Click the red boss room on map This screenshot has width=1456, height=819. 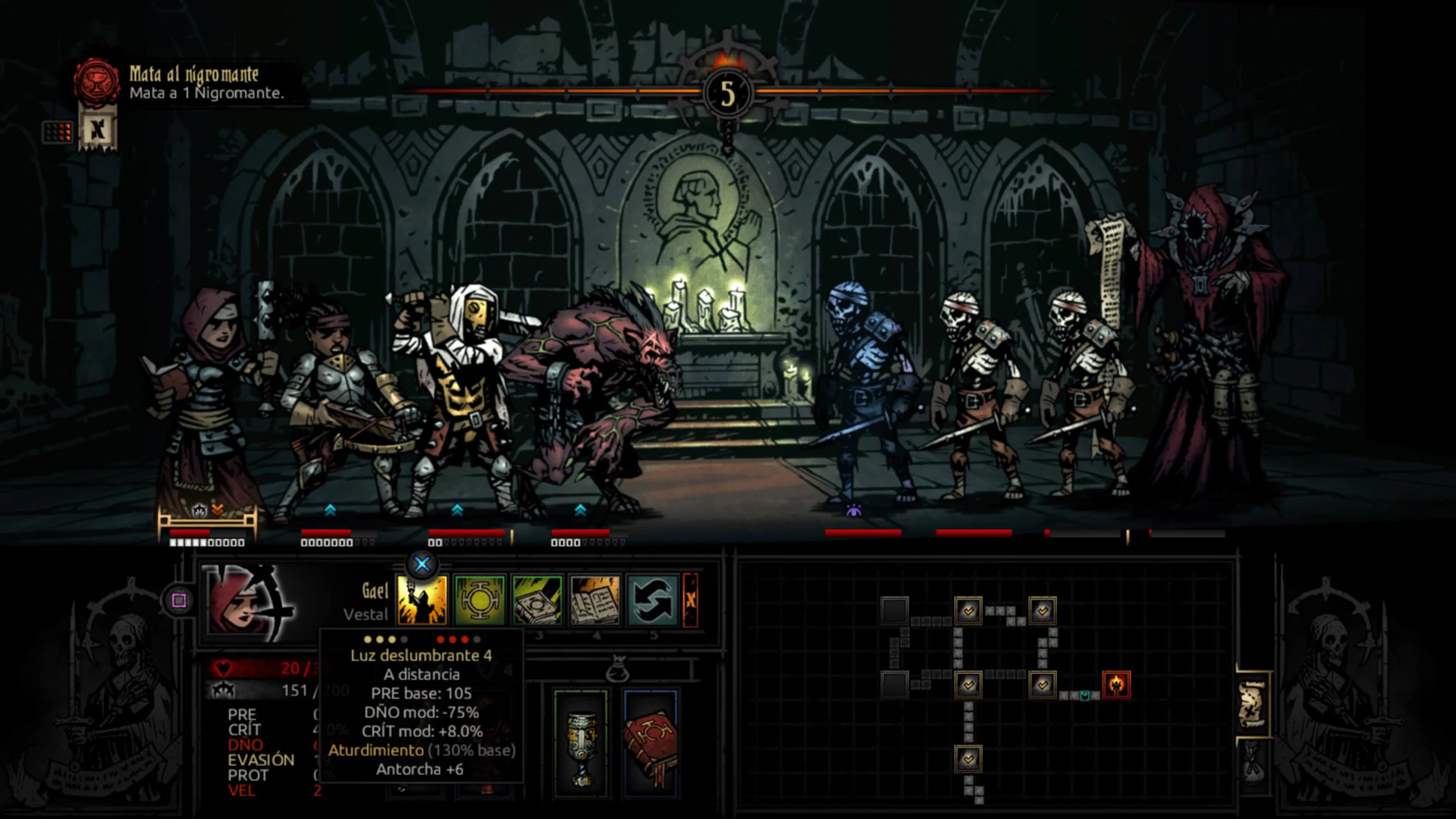[1116, 685]
